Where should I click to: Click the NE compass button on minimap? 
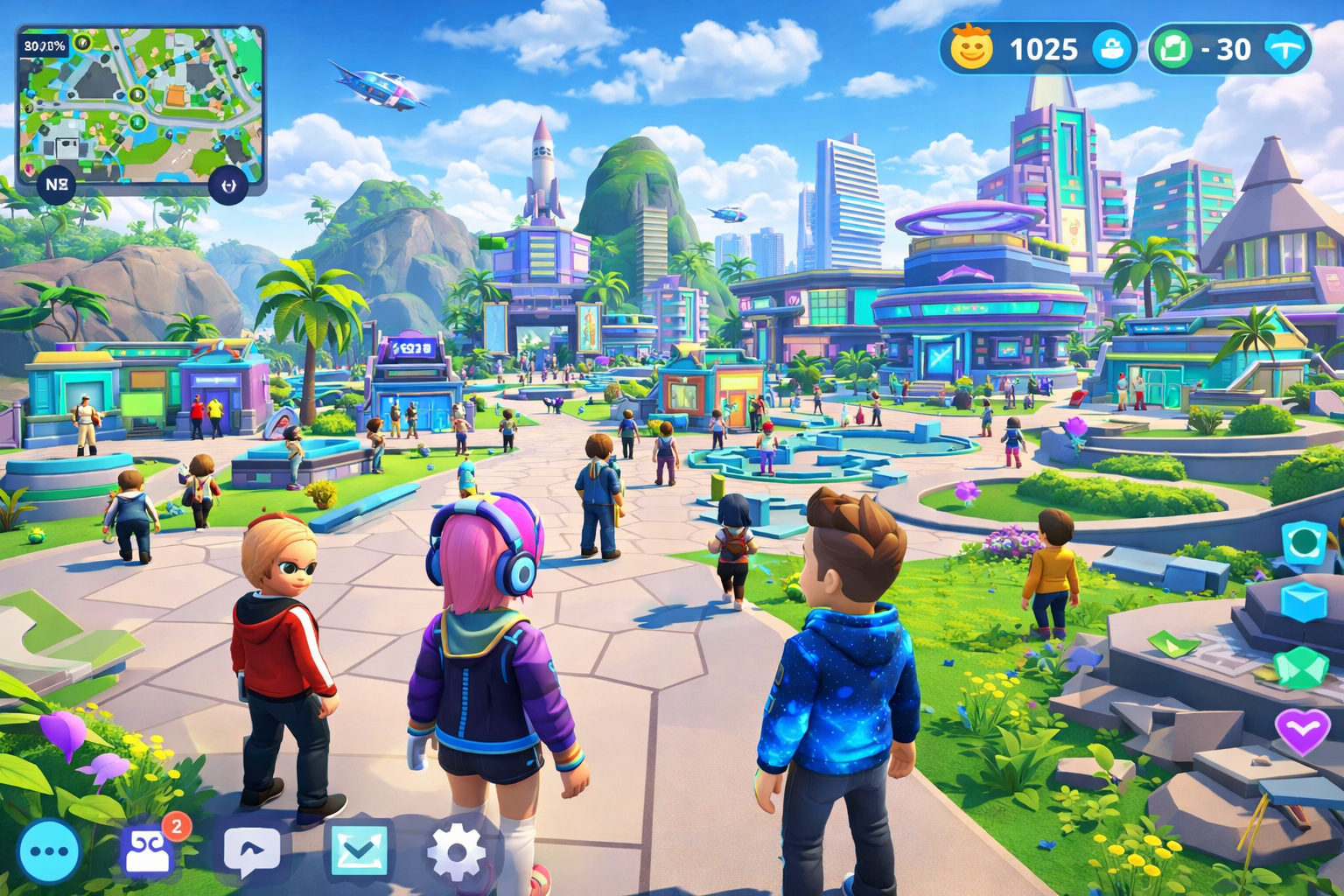pyautogui.click(x=57, y=185)
